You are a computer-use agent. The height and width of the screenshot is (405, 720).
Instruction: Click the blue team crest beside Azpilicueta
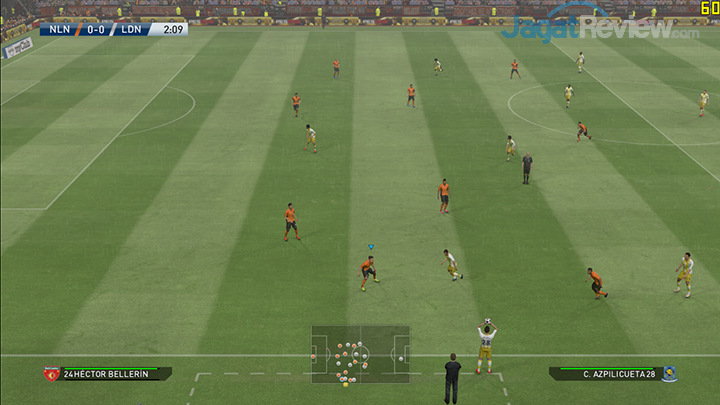click(669, 373)
